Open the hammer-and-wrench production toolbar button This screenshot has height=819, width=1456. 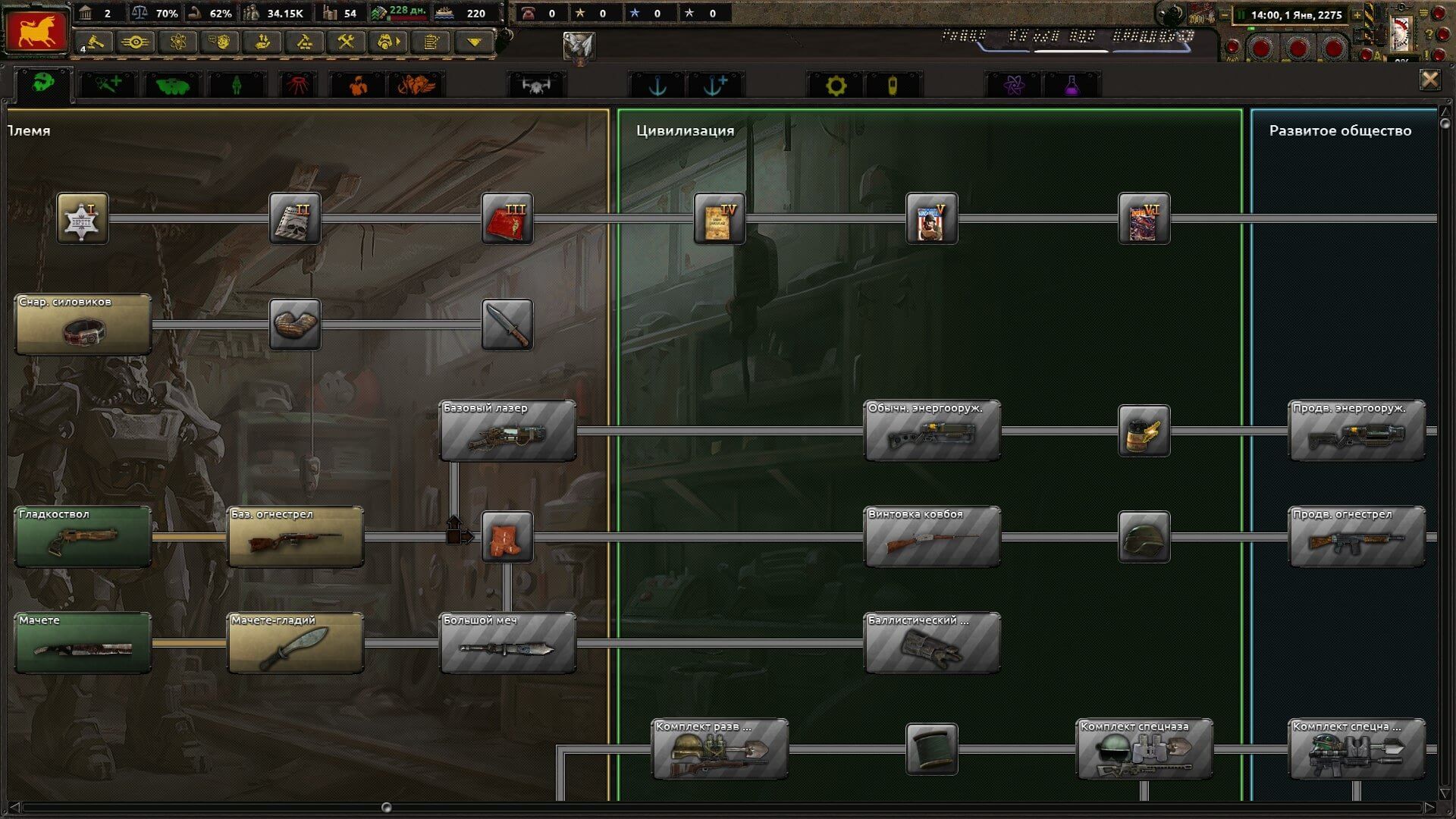(346, 42)
